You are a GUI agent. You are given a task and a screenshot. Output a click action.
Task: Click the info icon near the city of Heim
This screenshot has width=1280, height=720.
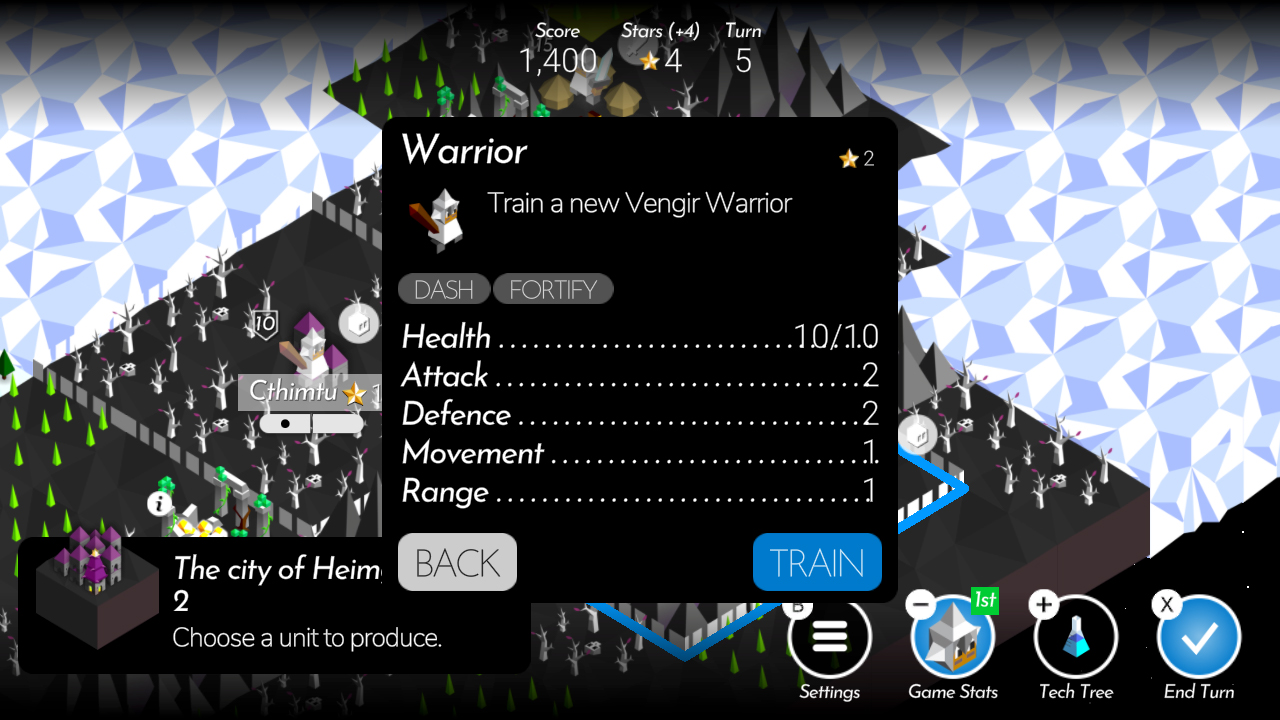[160, 505]
